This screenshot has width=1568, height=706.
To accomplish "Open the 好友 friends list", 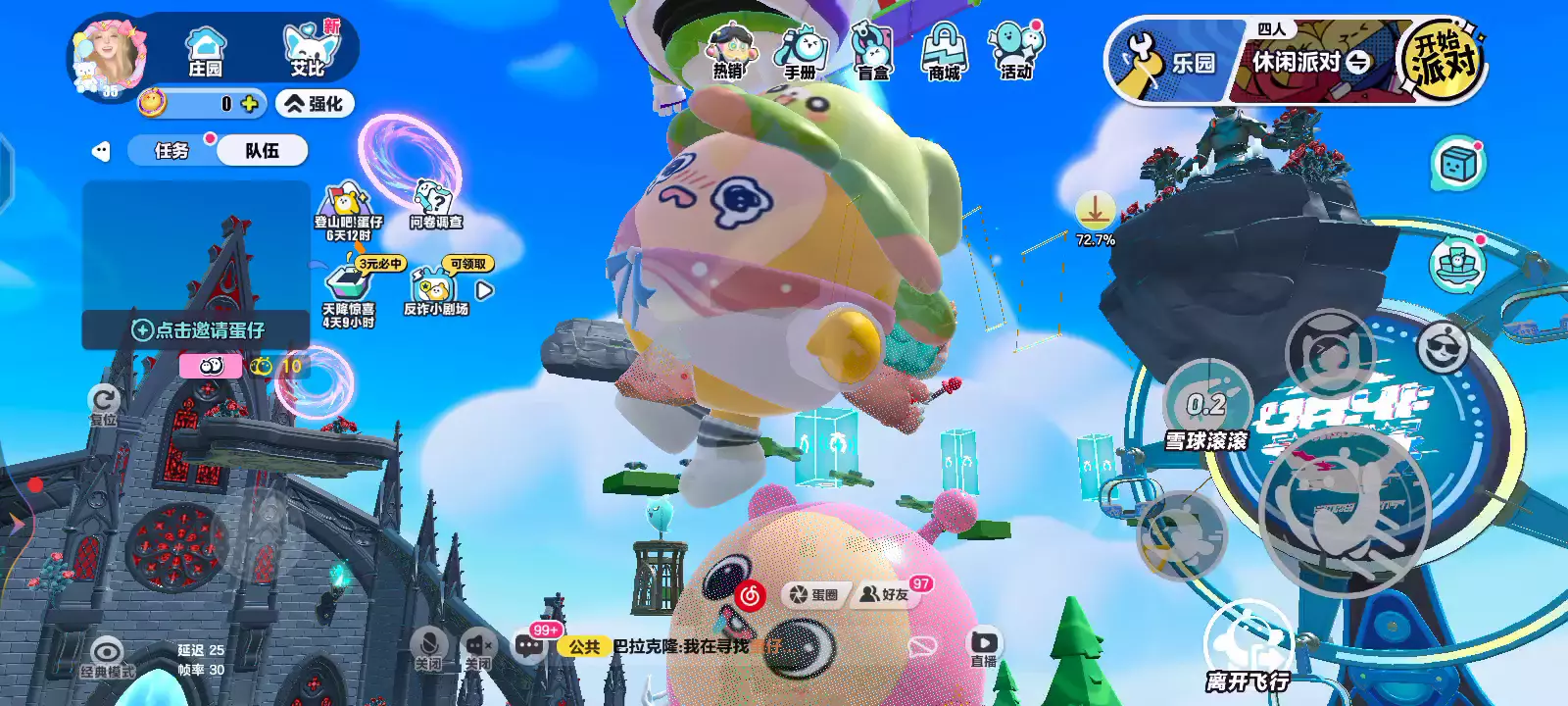I will click(x=885, y=594).
